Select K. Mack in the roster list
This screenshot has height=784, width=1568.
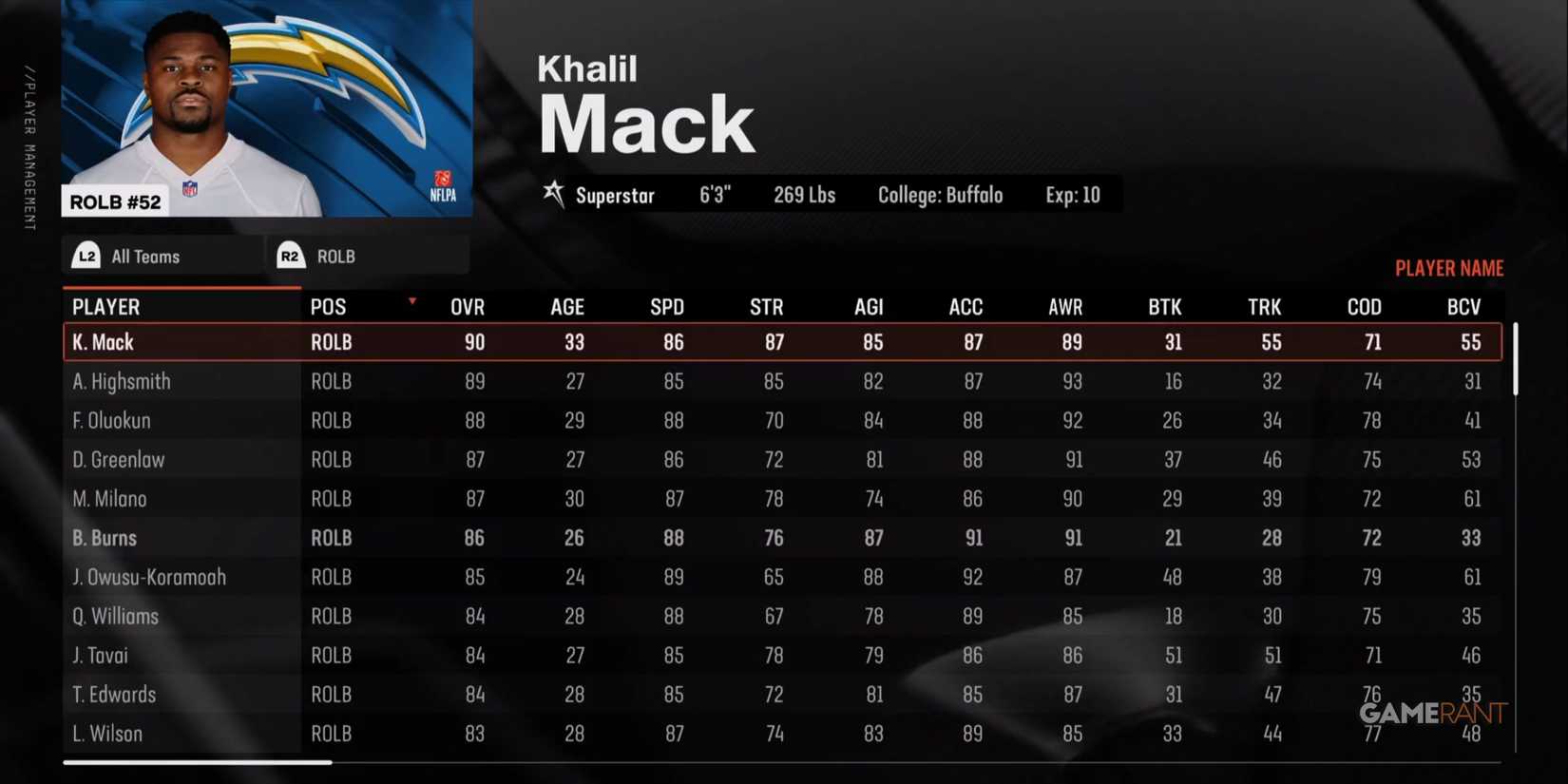pyautogui.click(x=104, y=342)
